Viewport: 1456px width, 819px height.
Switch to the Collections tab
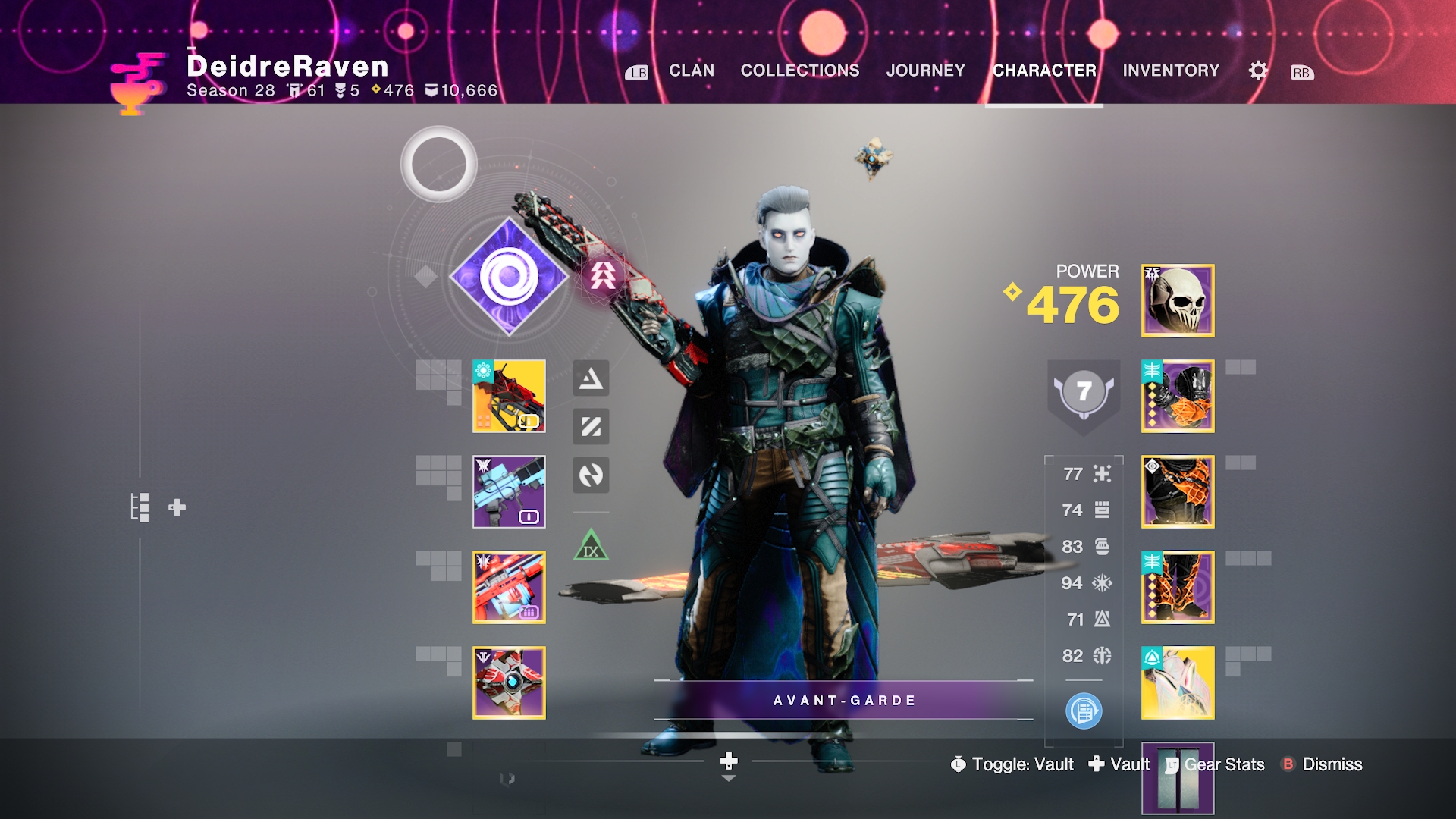pyautogui.click(x=799, y=71)
